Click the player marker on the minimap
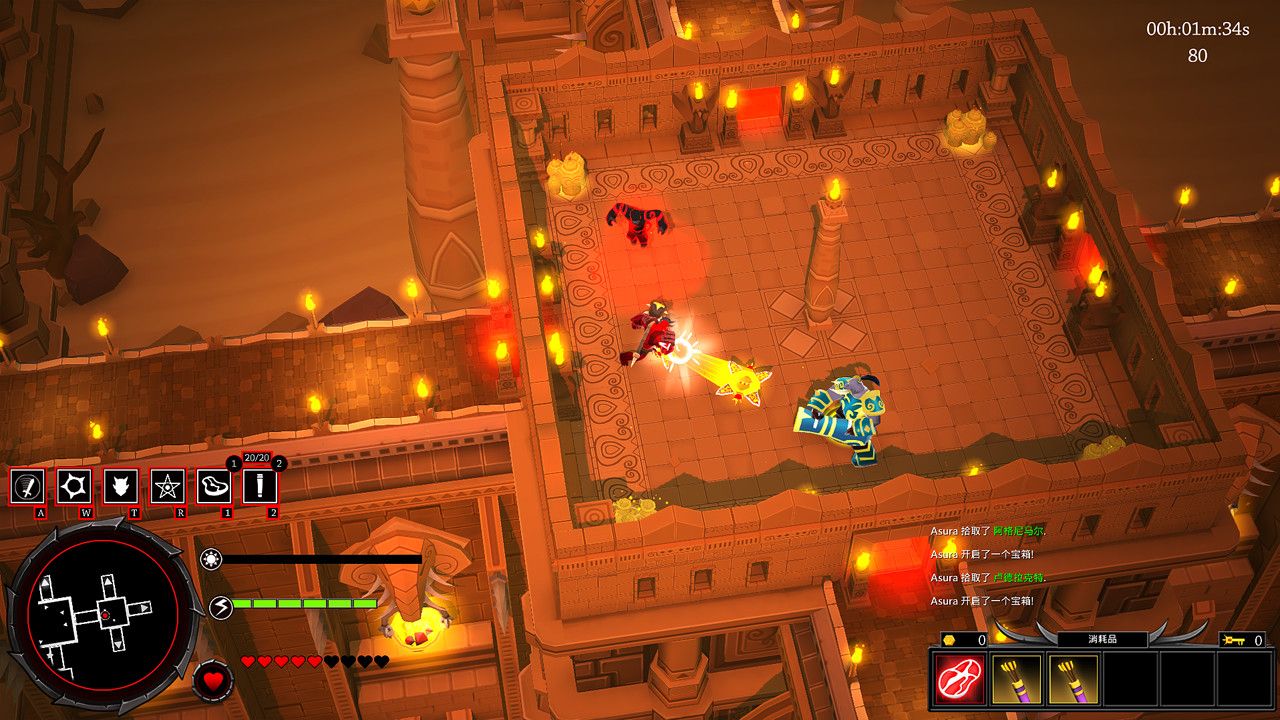The image size is (1280, 720). [x=105, y=615]
